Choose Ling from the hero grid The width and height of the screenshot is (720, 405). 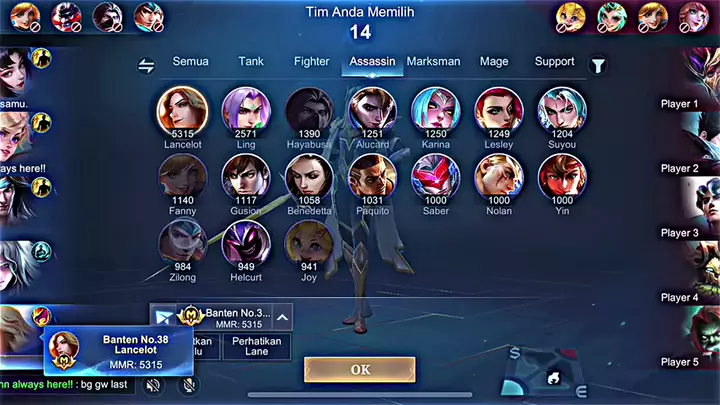coord(246,109)
